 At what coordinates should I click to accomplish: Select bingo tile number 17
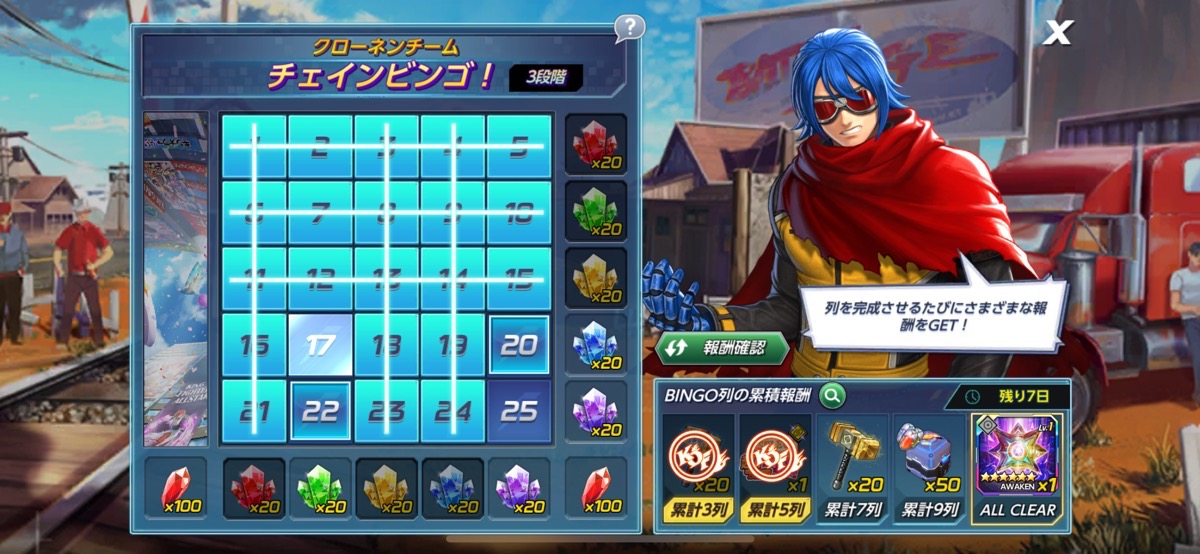[320, 345]
